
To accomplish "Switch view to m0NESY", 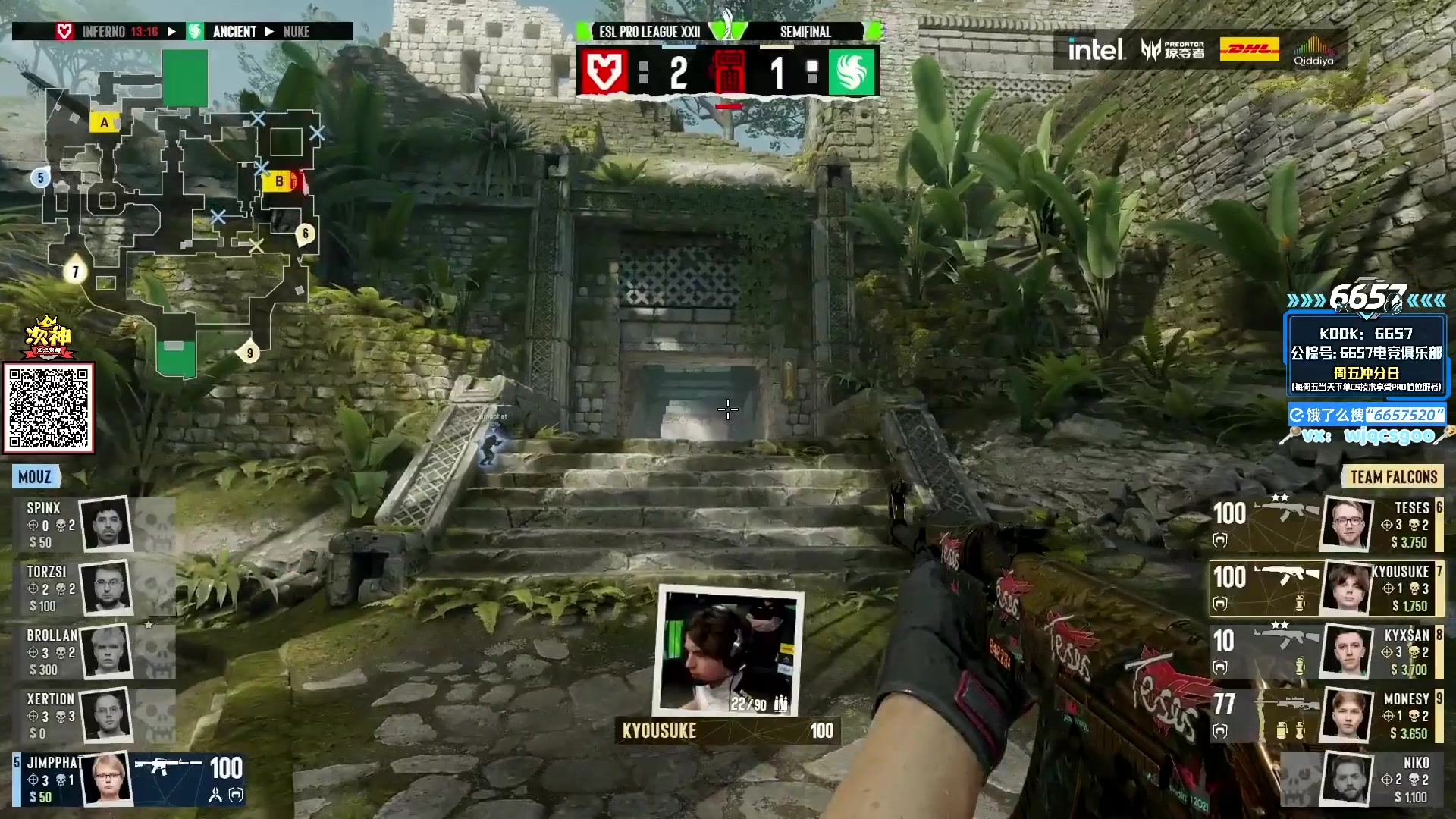I will coord(1327,715).
